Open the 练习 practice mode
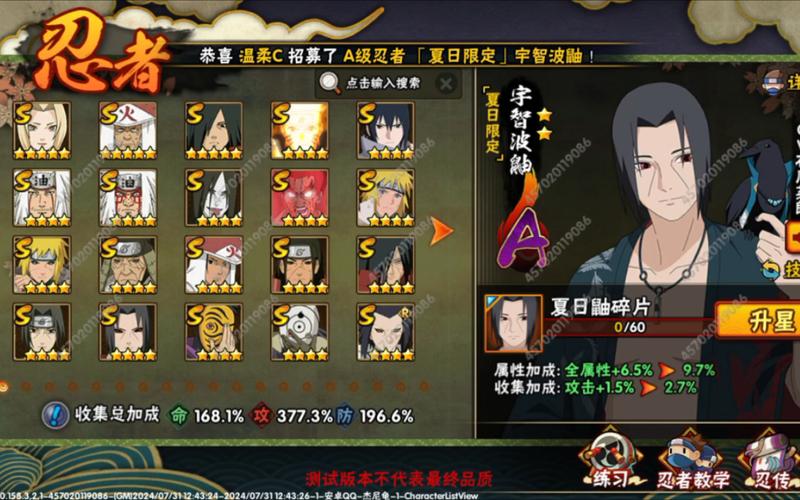The width and height of the screenshot is (800, 500). [611, 462]
